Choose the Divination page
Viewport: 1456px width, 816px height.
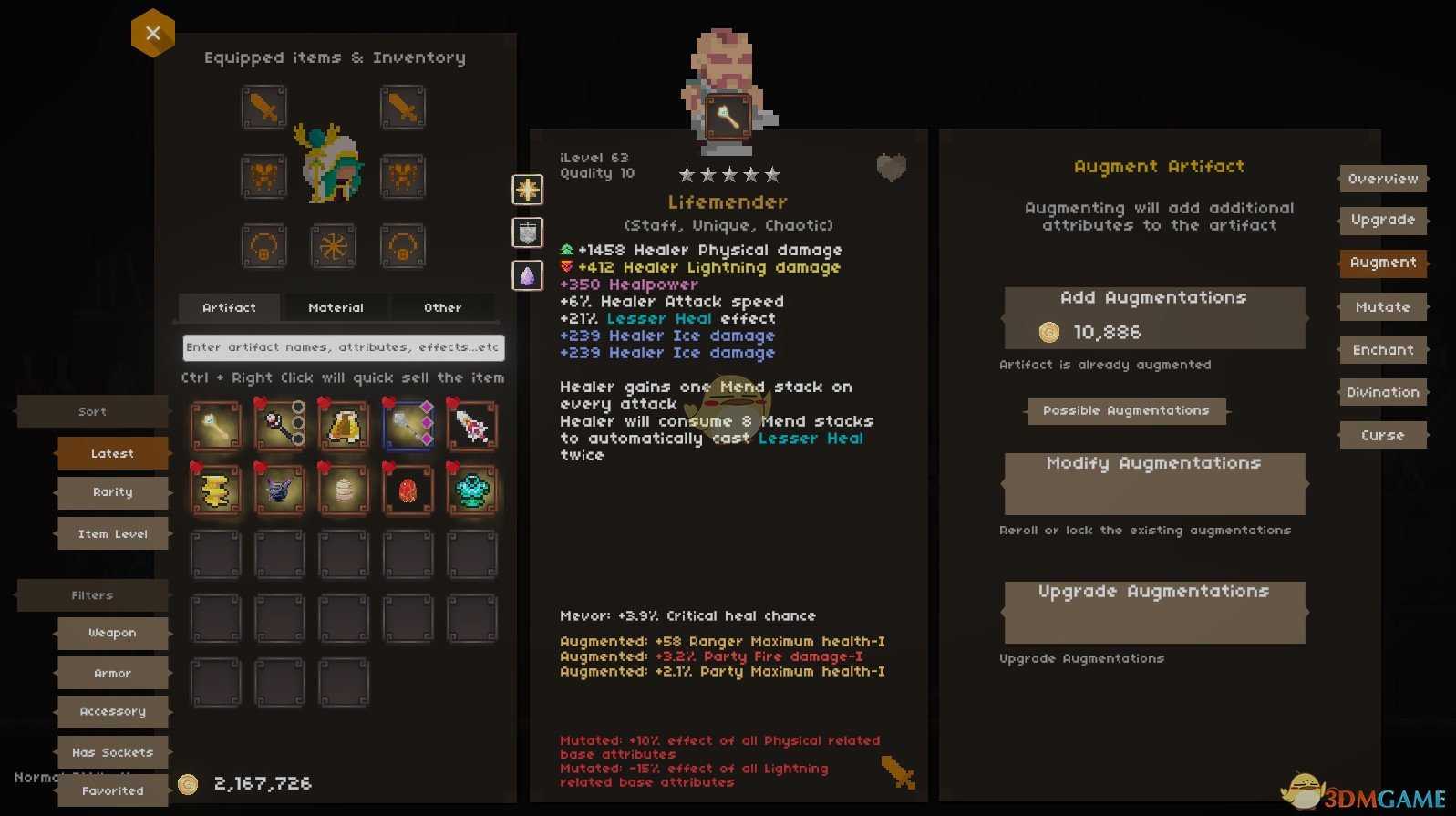(1382, 393)
